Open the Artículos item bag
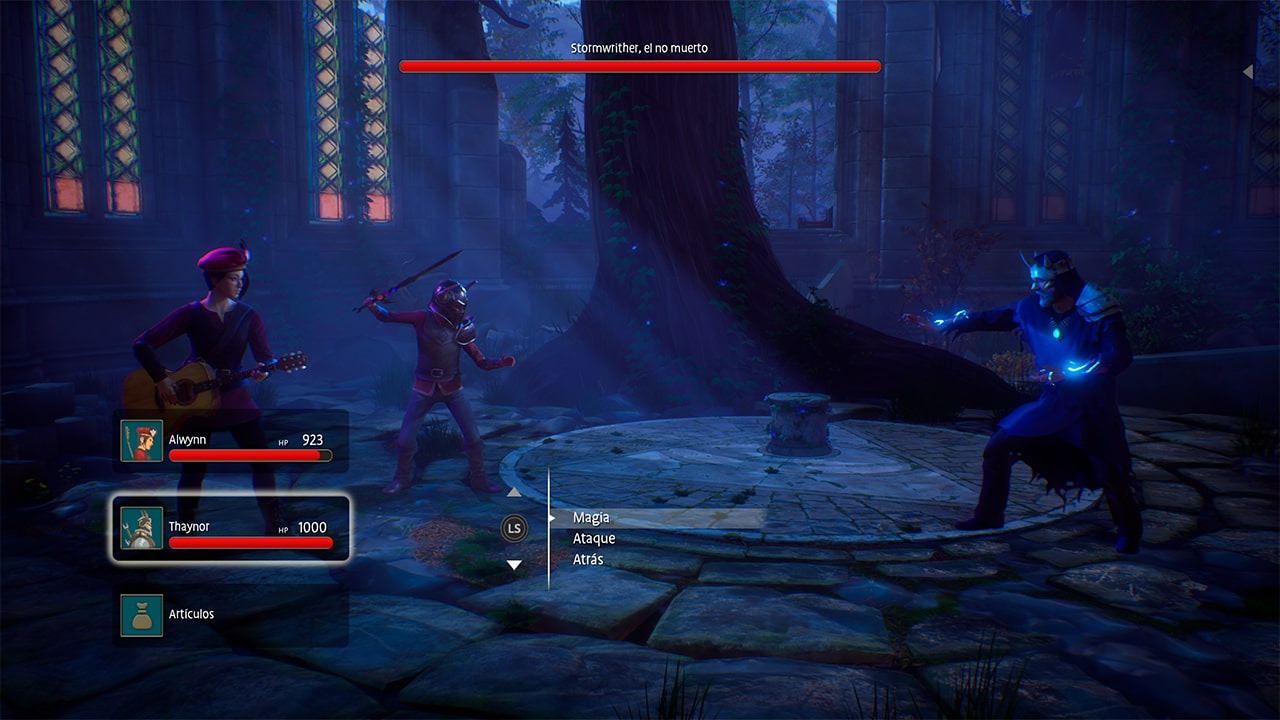 pos(231,614)
